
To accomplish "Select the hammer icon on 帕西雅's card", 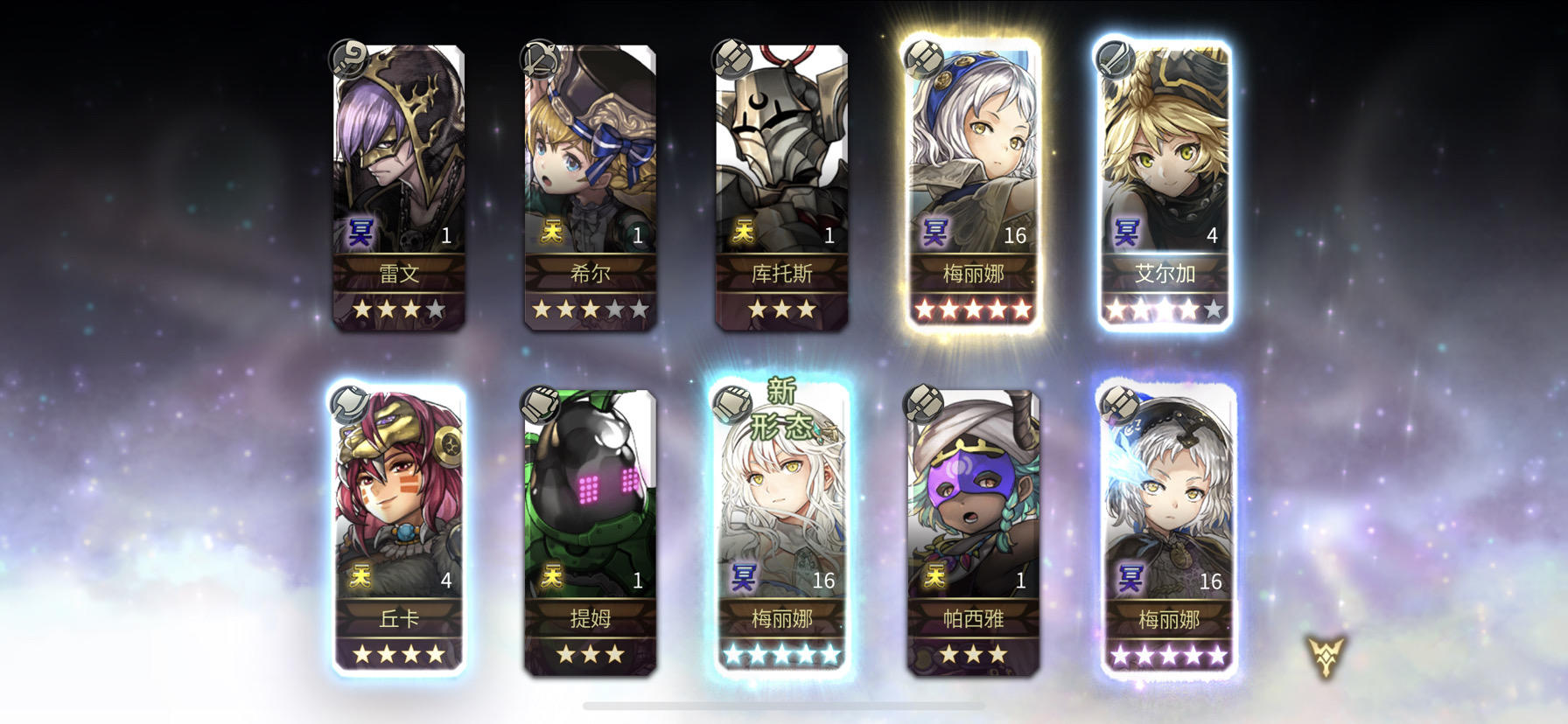I will click(921, 404).
